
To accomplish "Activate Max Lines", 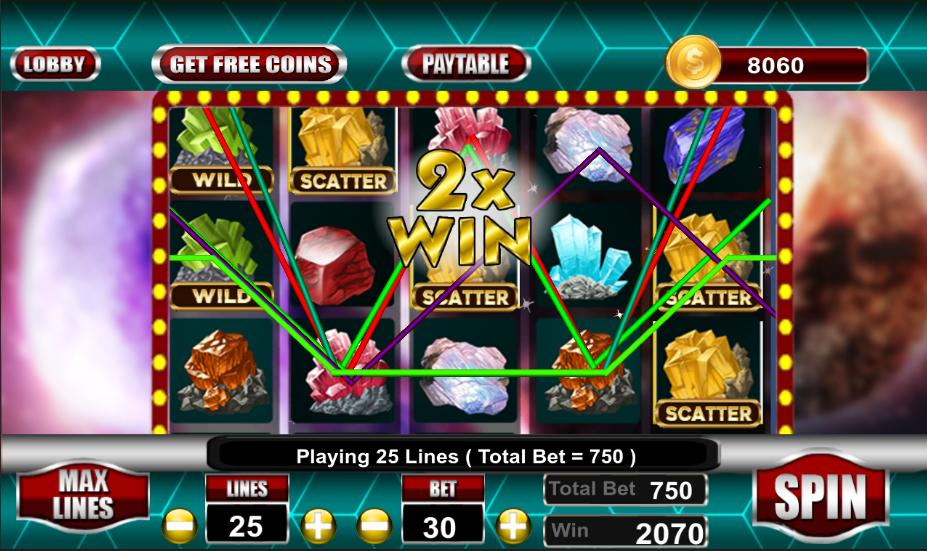I will [84, 494].
